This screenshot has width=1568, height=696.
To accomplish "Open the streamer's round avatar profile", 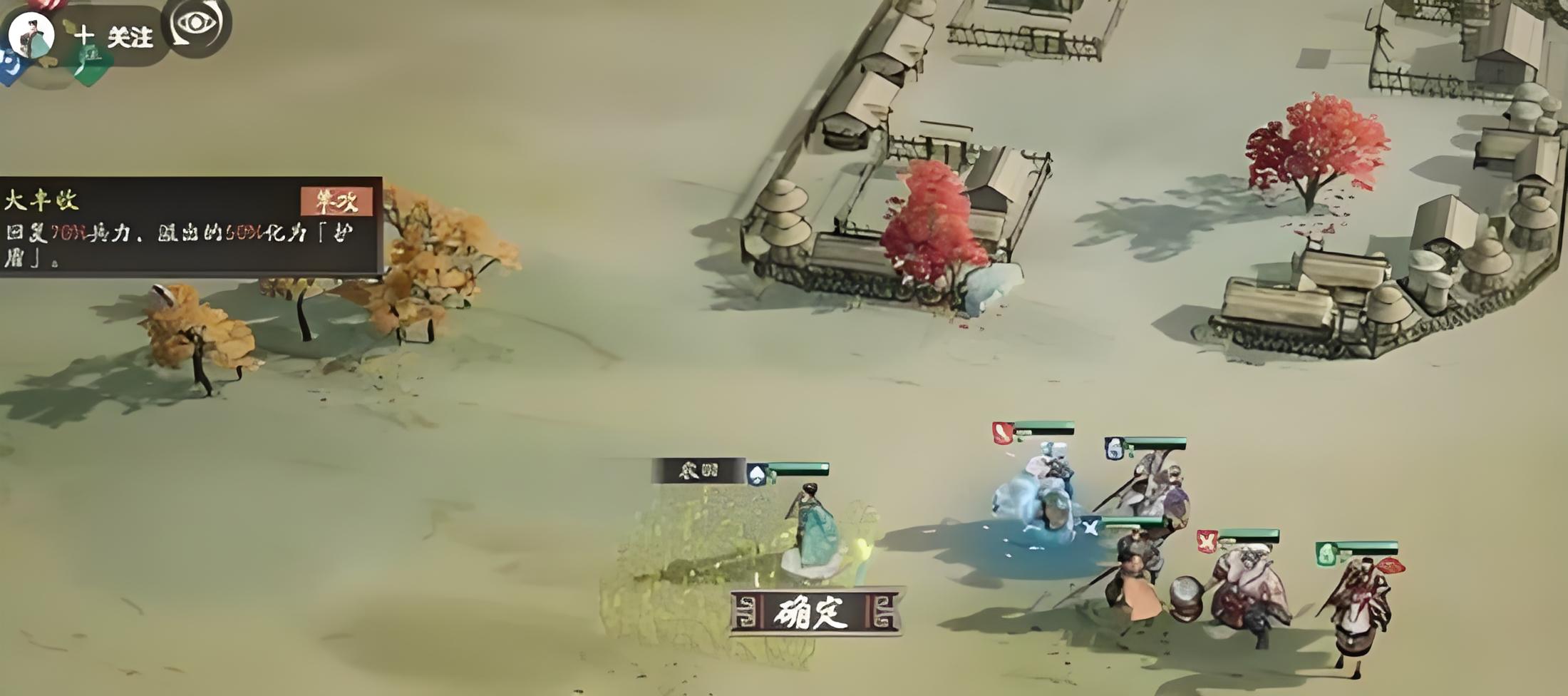I will (x=30, y=34).
